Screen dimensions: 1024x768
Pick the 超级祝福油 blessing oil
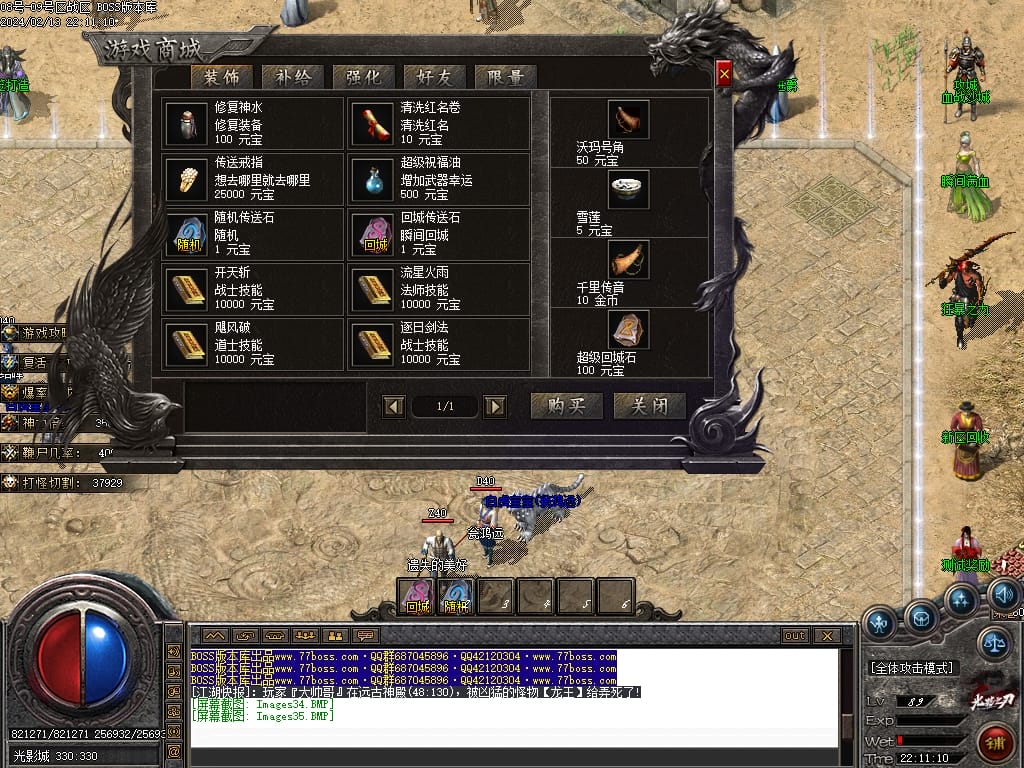pyautogui.click(x=372, y=179)
